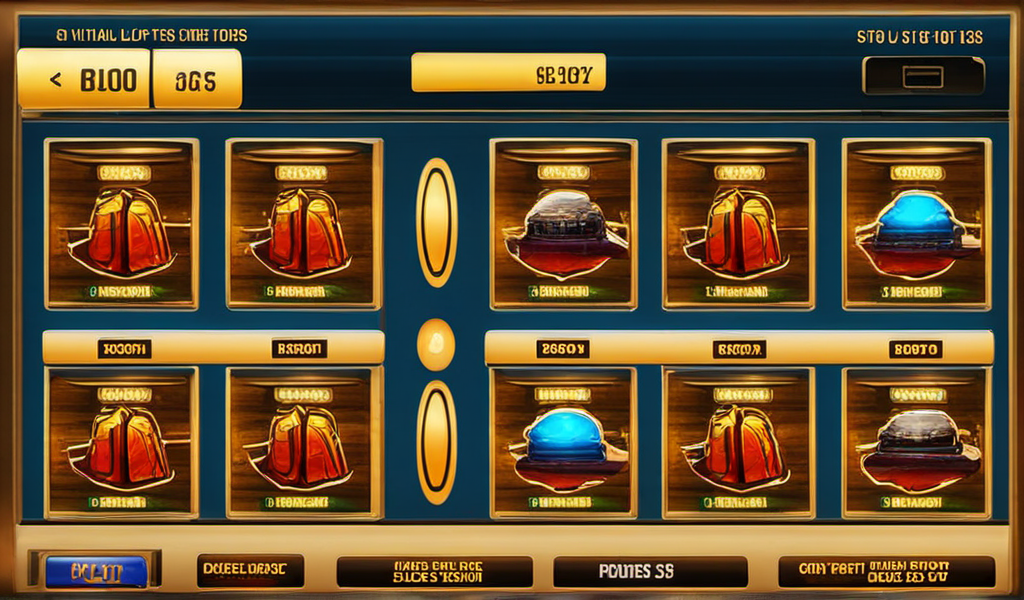This screenshot has height=600, width=1024.
Task: Open the yellow OGS tab
Action: [x=196, y=79]
